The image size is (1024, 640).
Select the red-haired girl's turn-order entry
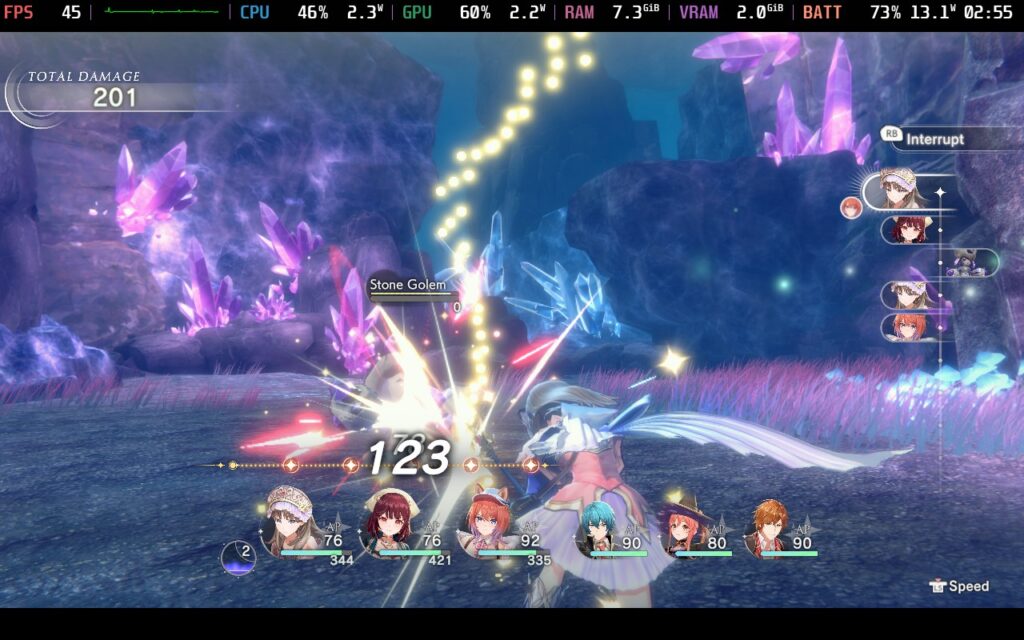point(911,230)
